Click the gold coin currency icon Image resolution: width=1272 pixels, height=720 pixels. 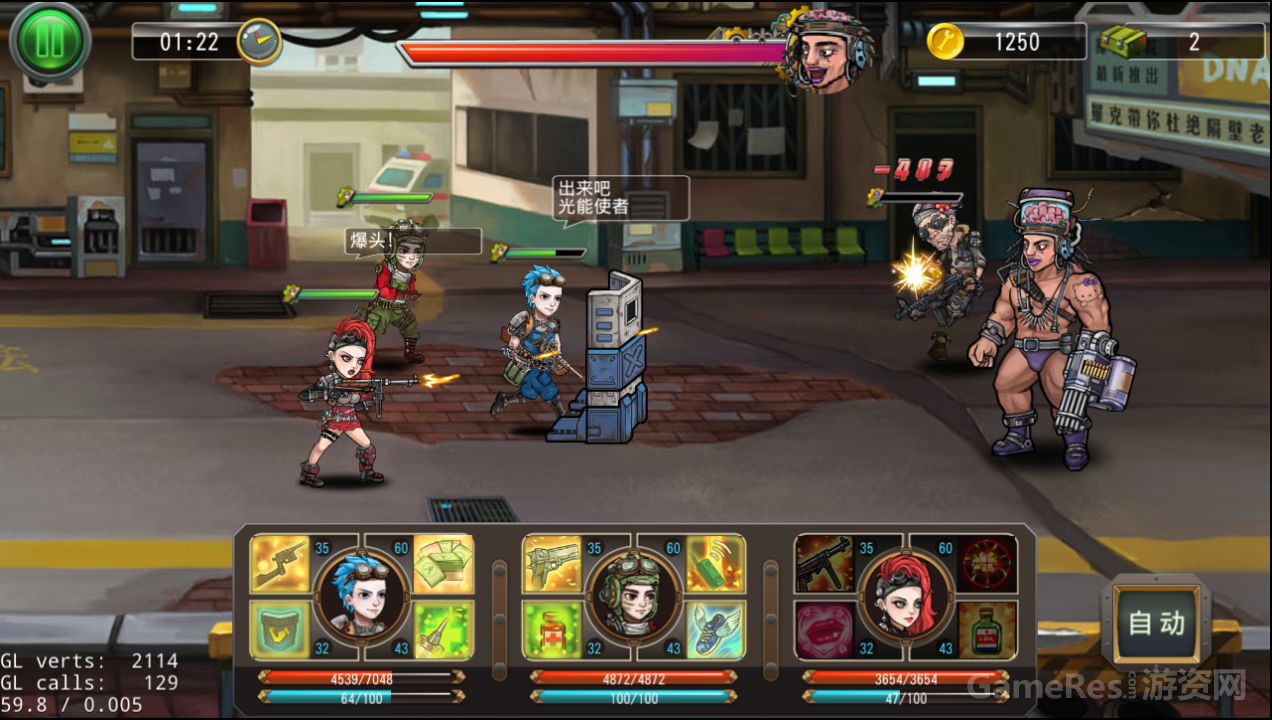tap(945, 41)
